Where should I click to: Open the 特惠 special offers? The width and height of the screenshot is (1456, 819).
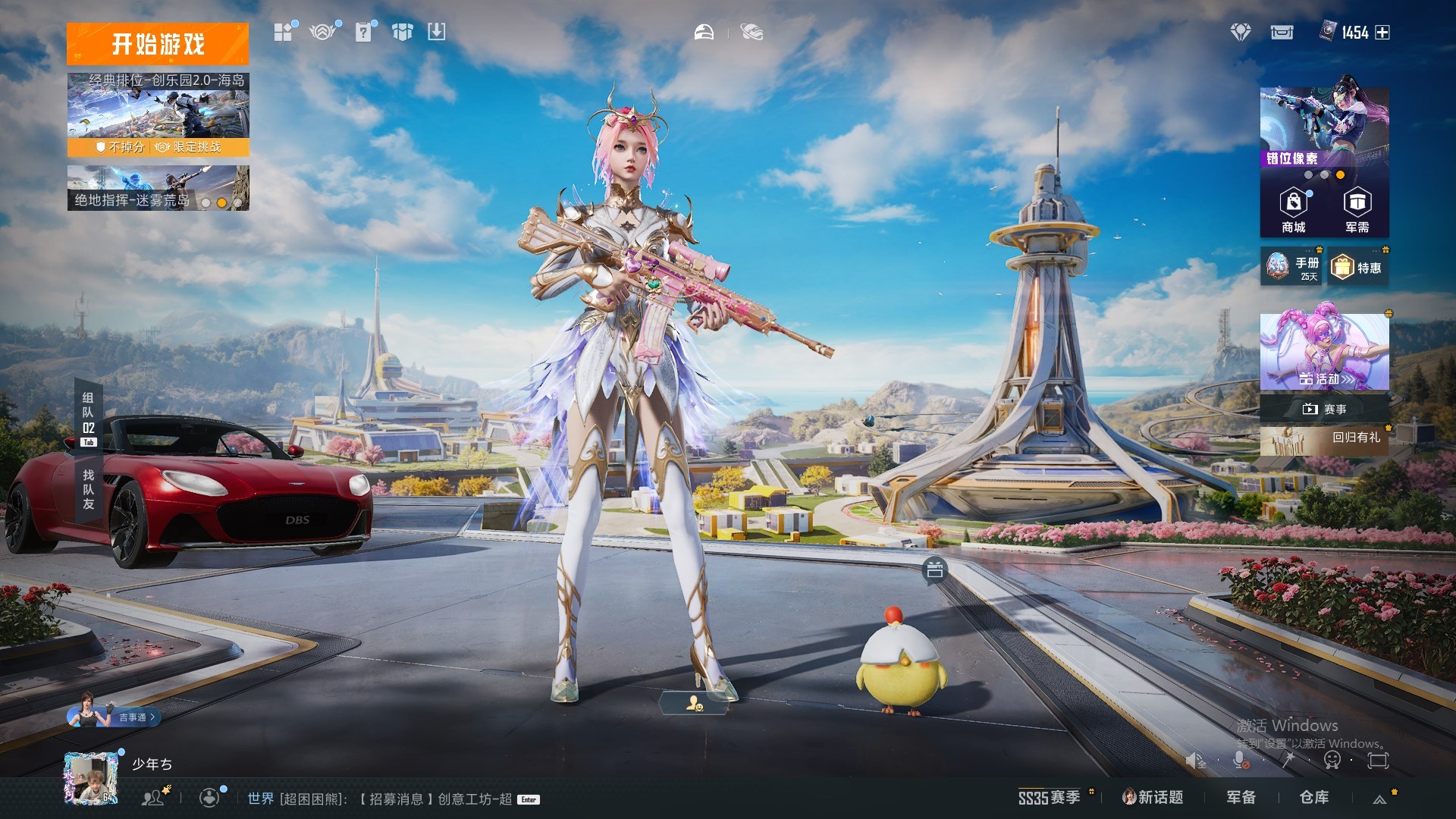[x=1358, y=268]
